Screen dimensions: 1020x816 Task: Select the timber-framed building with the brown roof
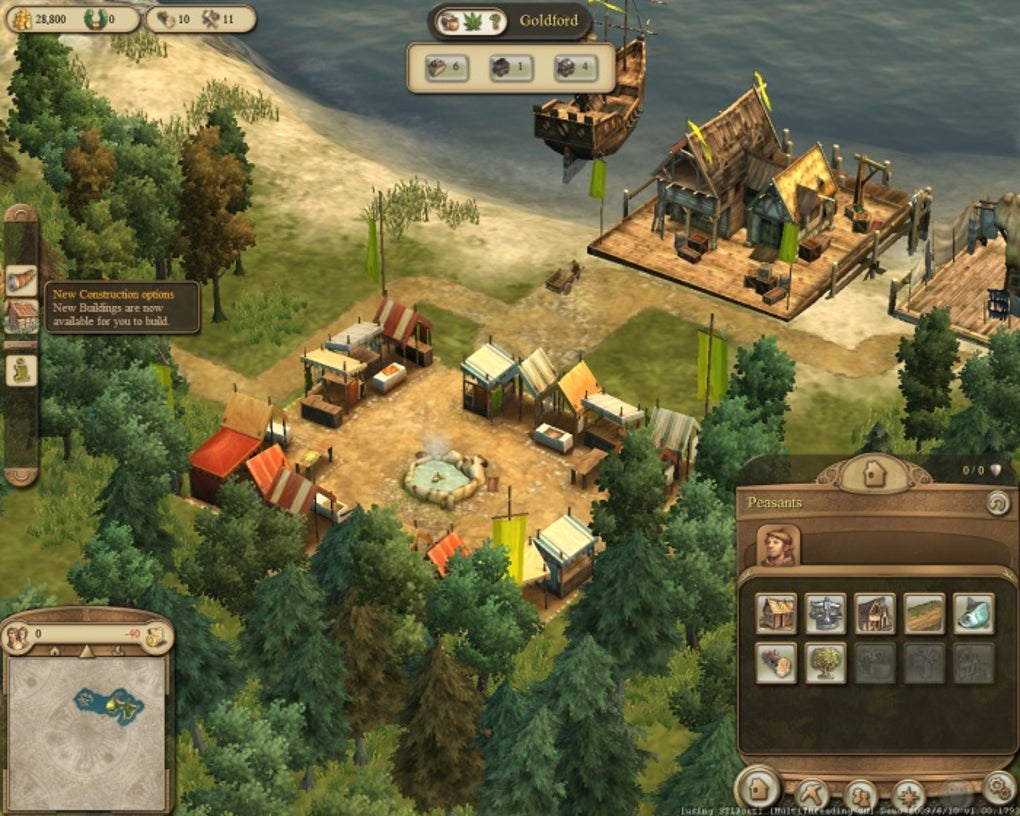pos(874,613)
